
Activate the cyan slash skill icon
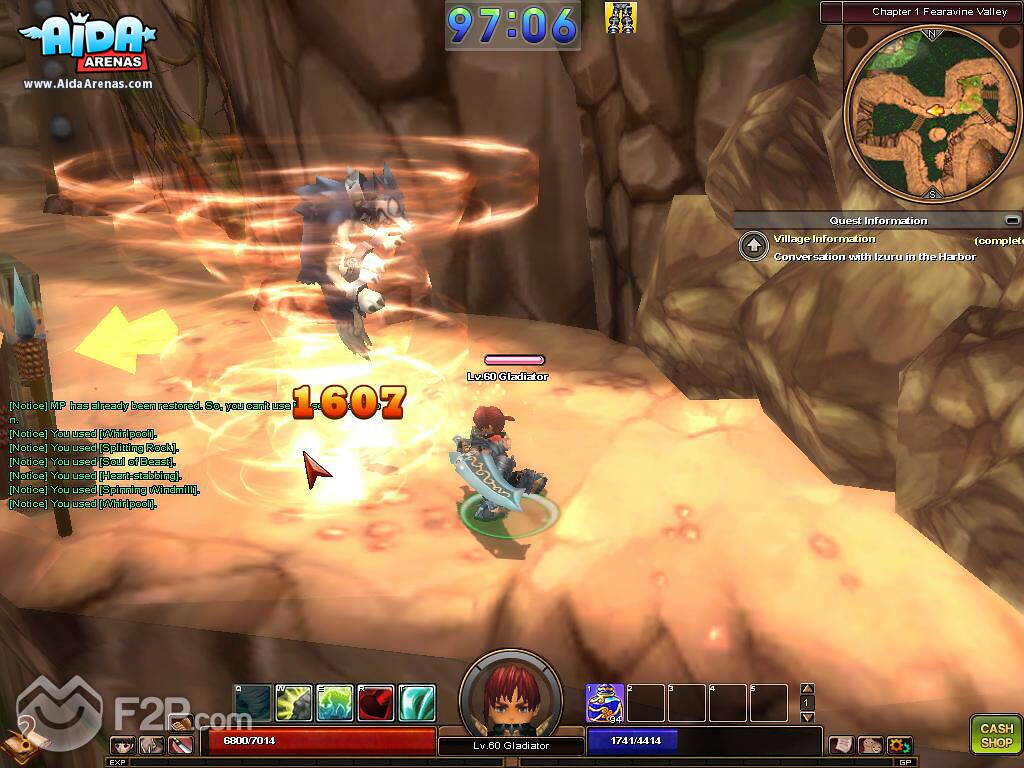pos(417,703)
